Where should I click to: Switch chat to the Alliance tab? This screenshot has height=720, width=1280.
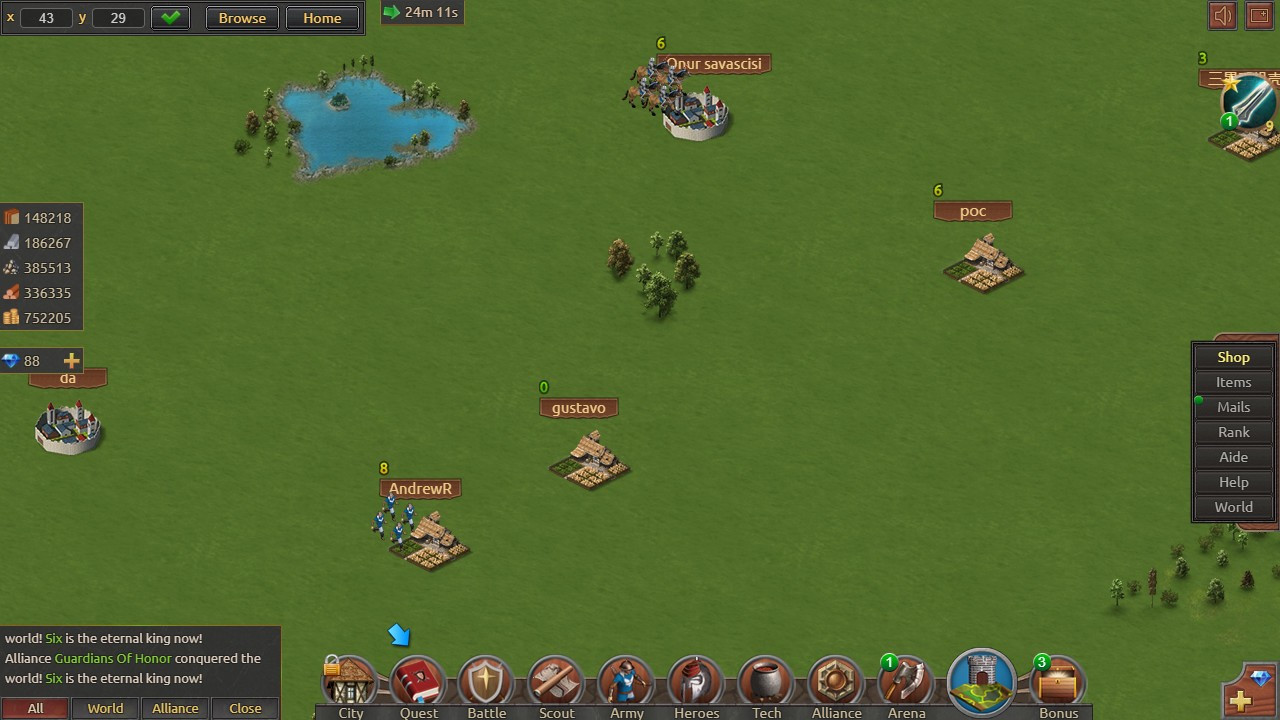tap(175, 708)
